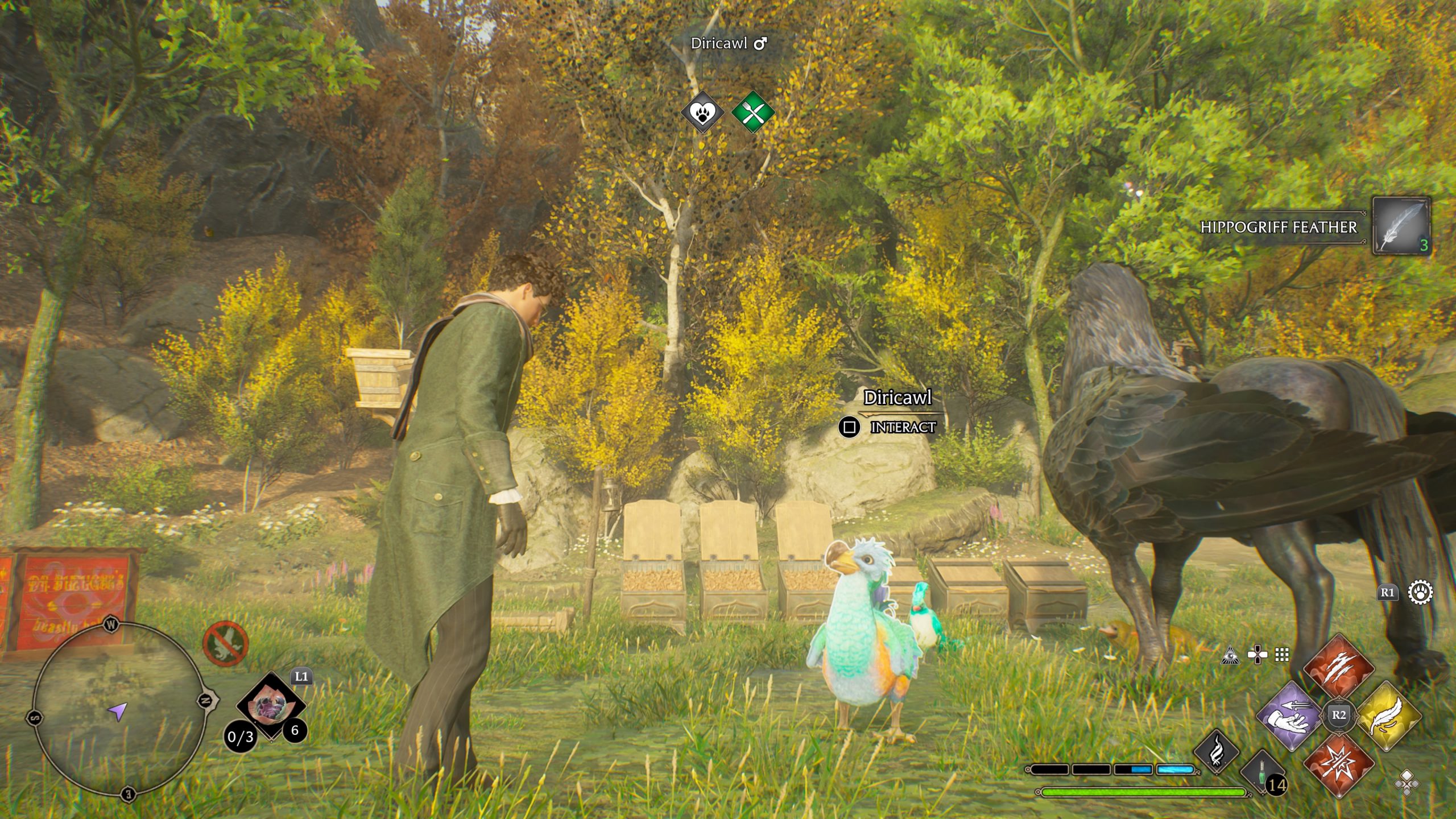Click the nine-dot grid icon

[x=1282, y=656]
